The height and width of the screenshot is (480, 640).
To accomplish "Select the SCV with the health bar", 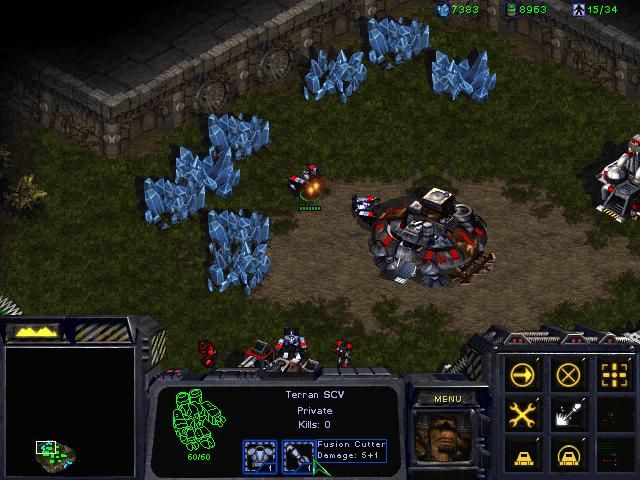I will pyautogui.click(x=307, y=186).
